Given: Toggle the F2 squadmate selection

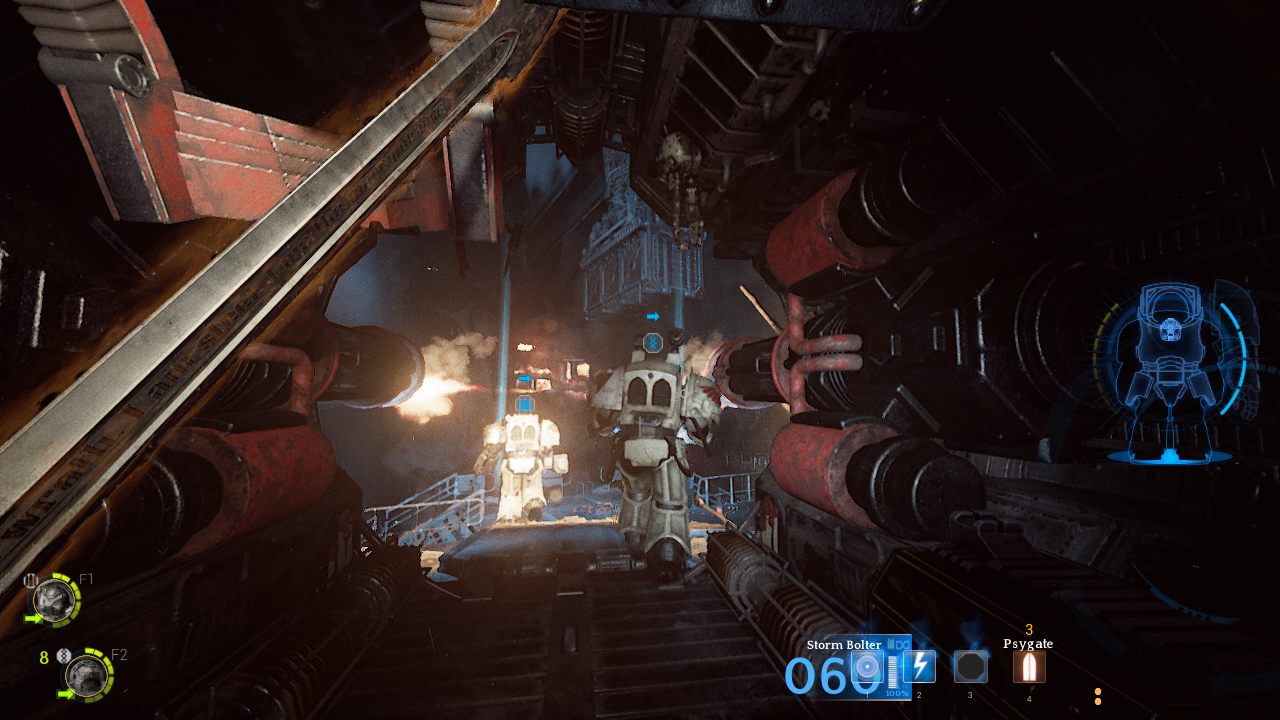Looking at the screenshot, I should point(87,676).
